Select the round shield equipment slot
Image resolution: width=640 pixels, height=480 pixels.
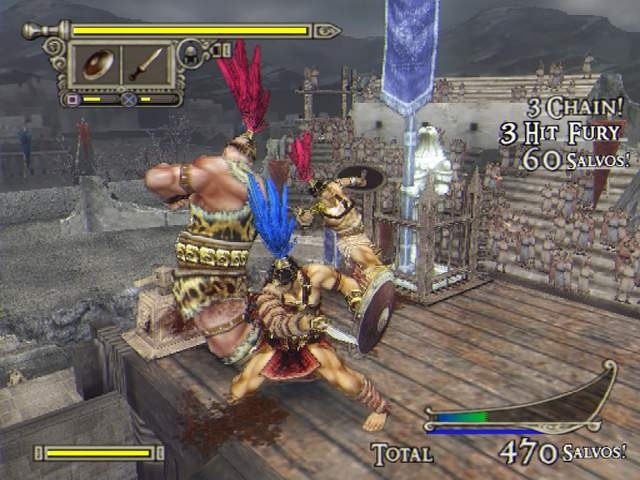(96, 65)
